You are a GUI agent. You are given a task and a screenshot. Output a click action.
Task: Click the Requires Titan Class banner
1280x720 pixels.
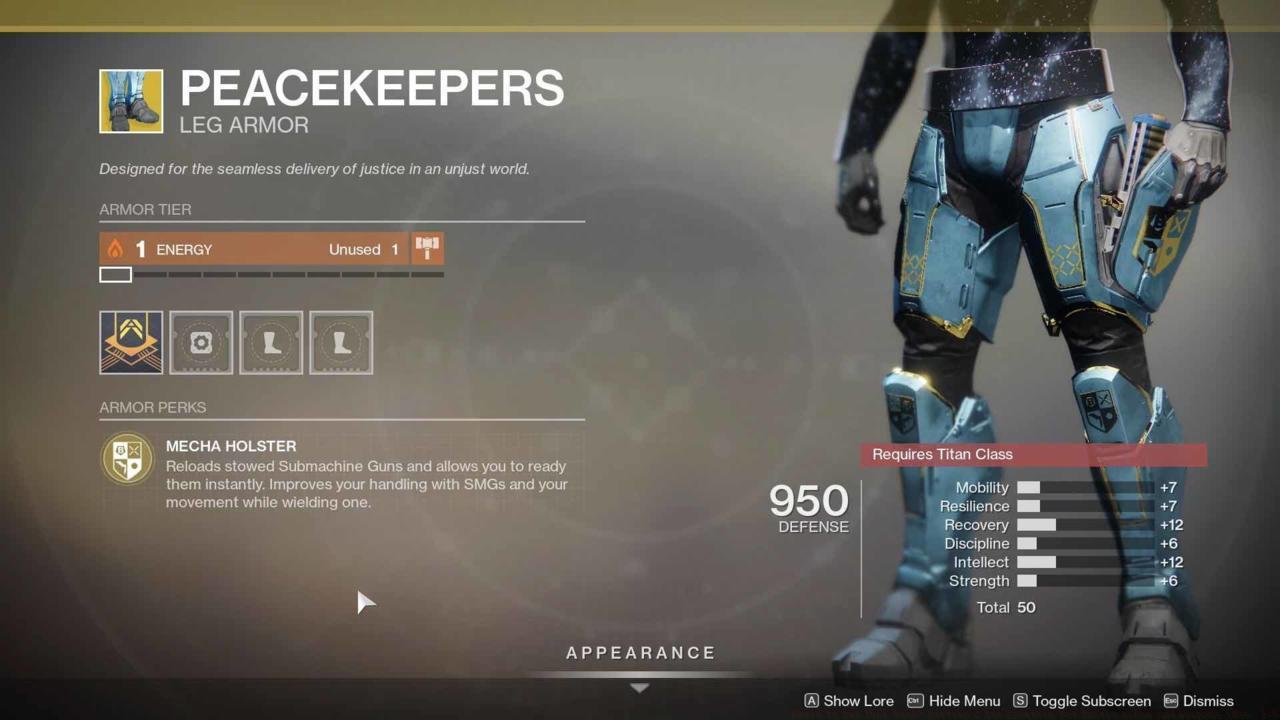tap(1033, 454)
